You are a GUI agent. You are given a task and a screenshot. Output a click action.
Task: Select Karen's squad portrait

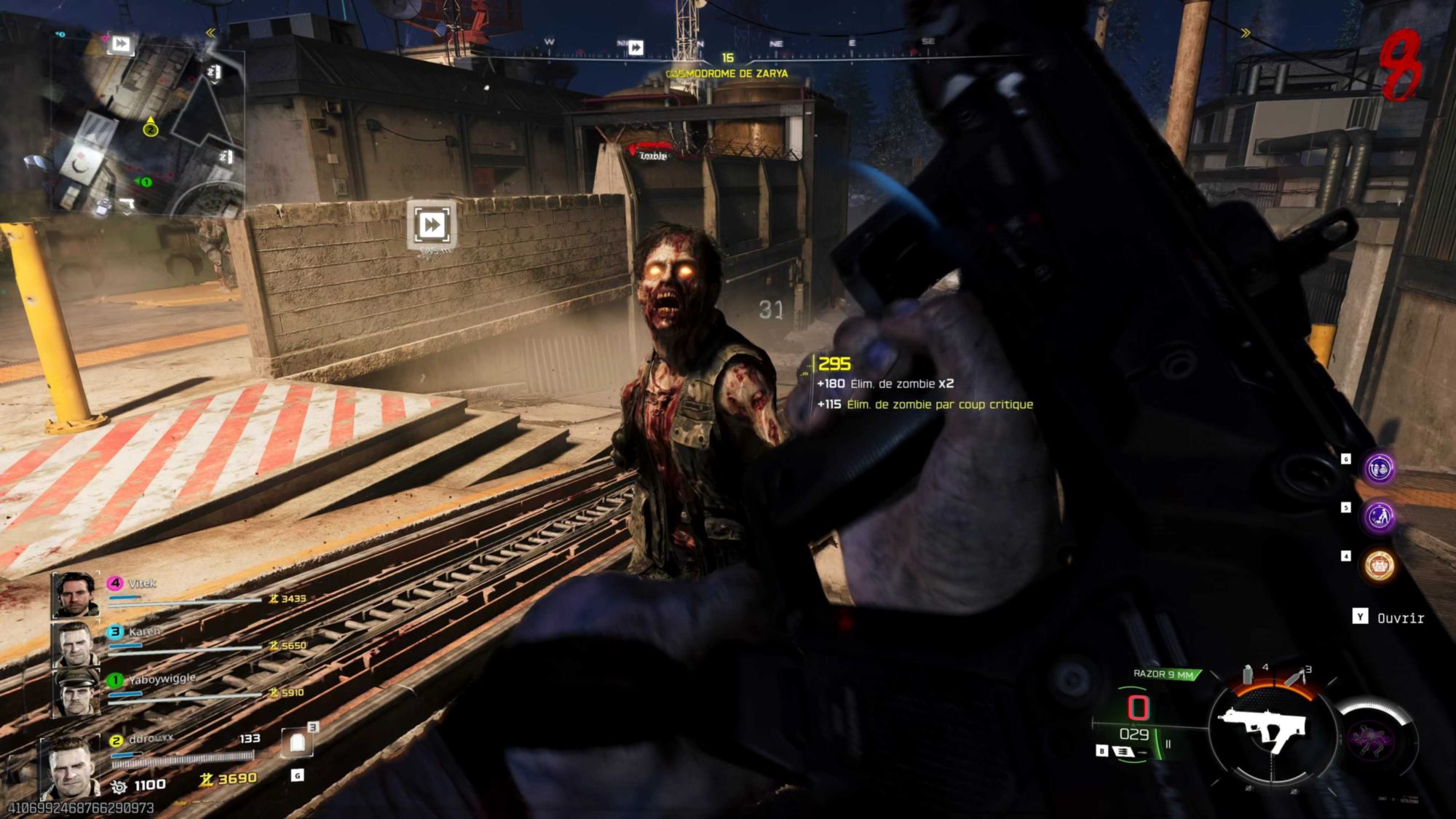(x=75, y=644)
